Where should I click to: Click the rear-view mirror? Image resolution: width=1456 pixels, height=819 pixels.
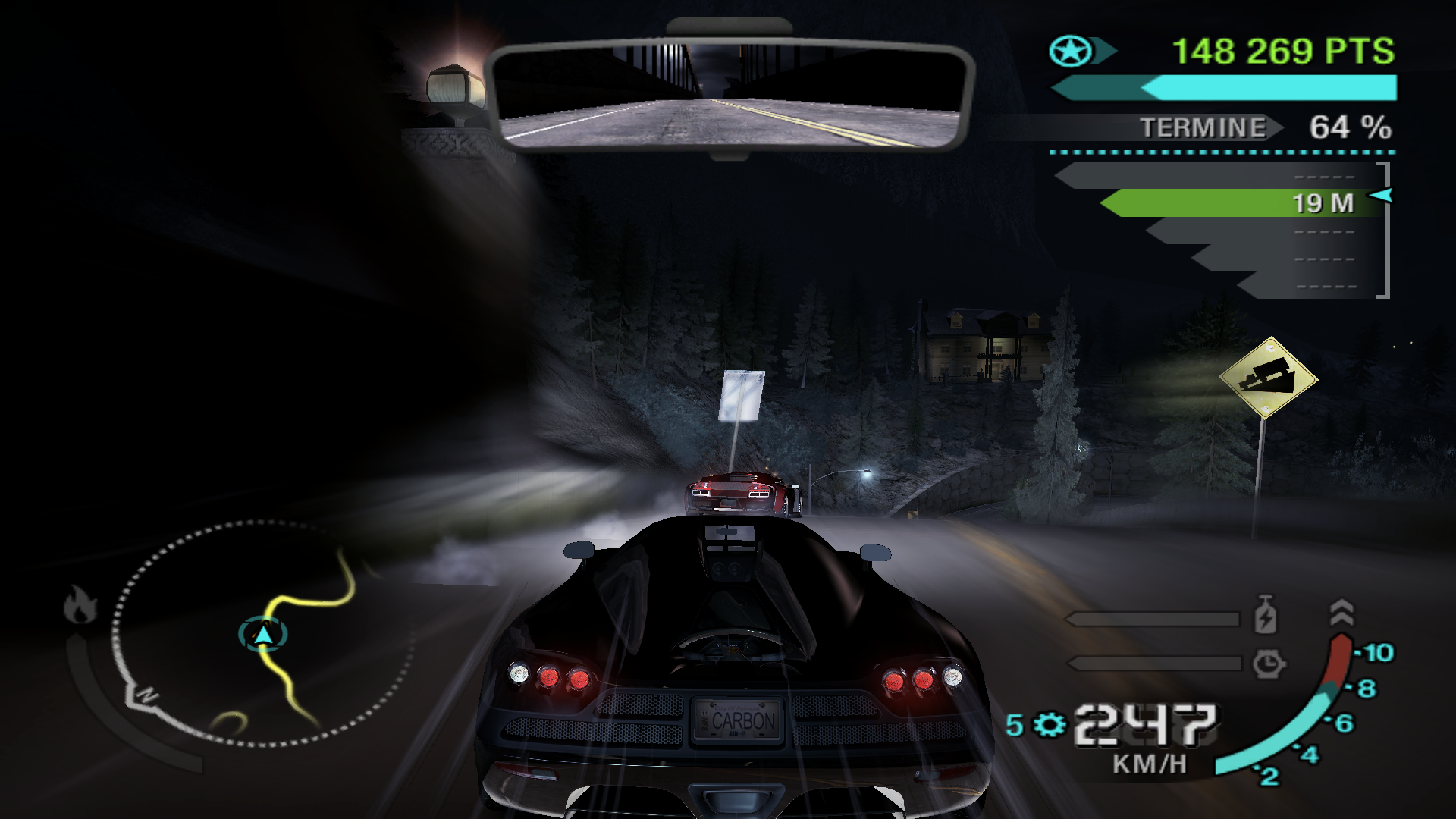[x=730, y=96]
